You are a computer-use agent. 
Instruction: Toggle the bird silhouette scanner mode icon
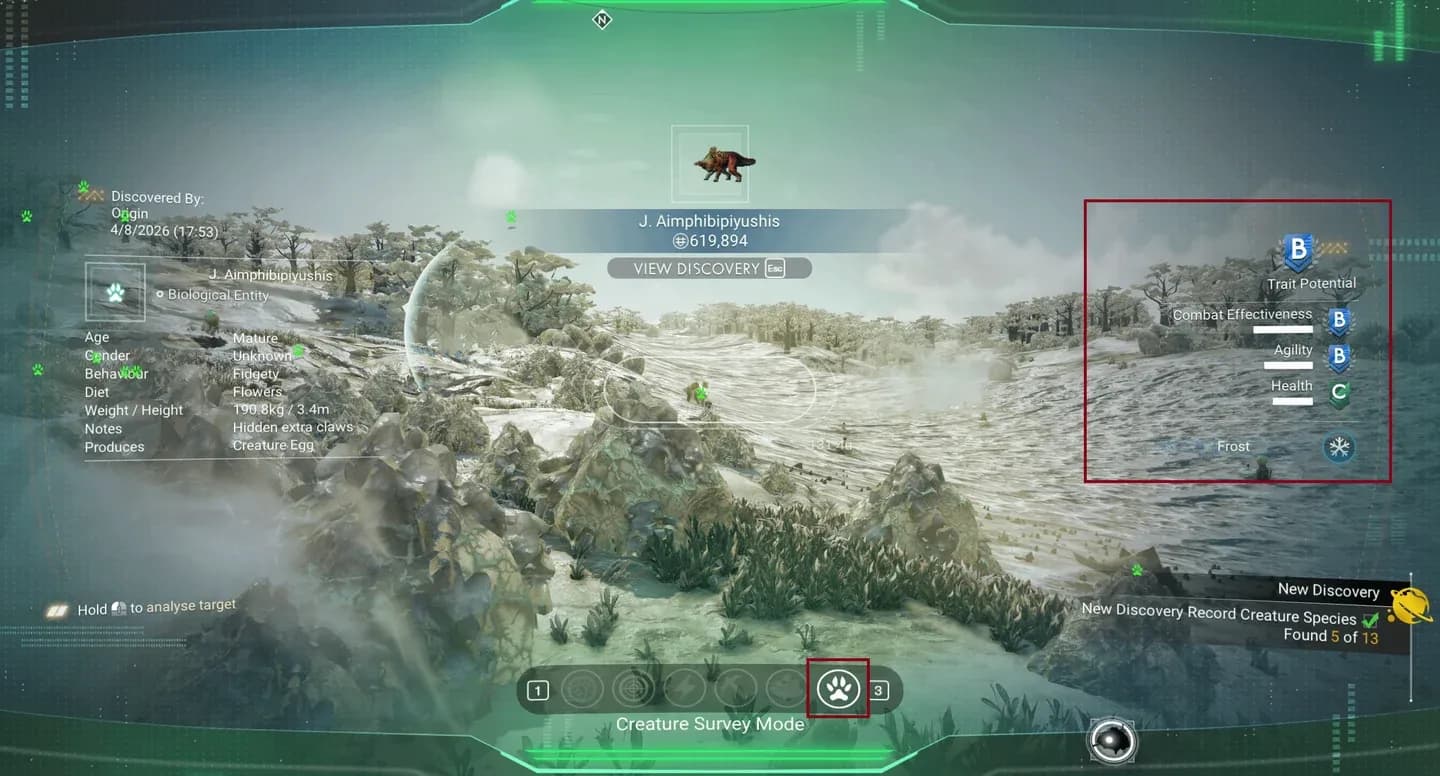[x=735, y=689]
